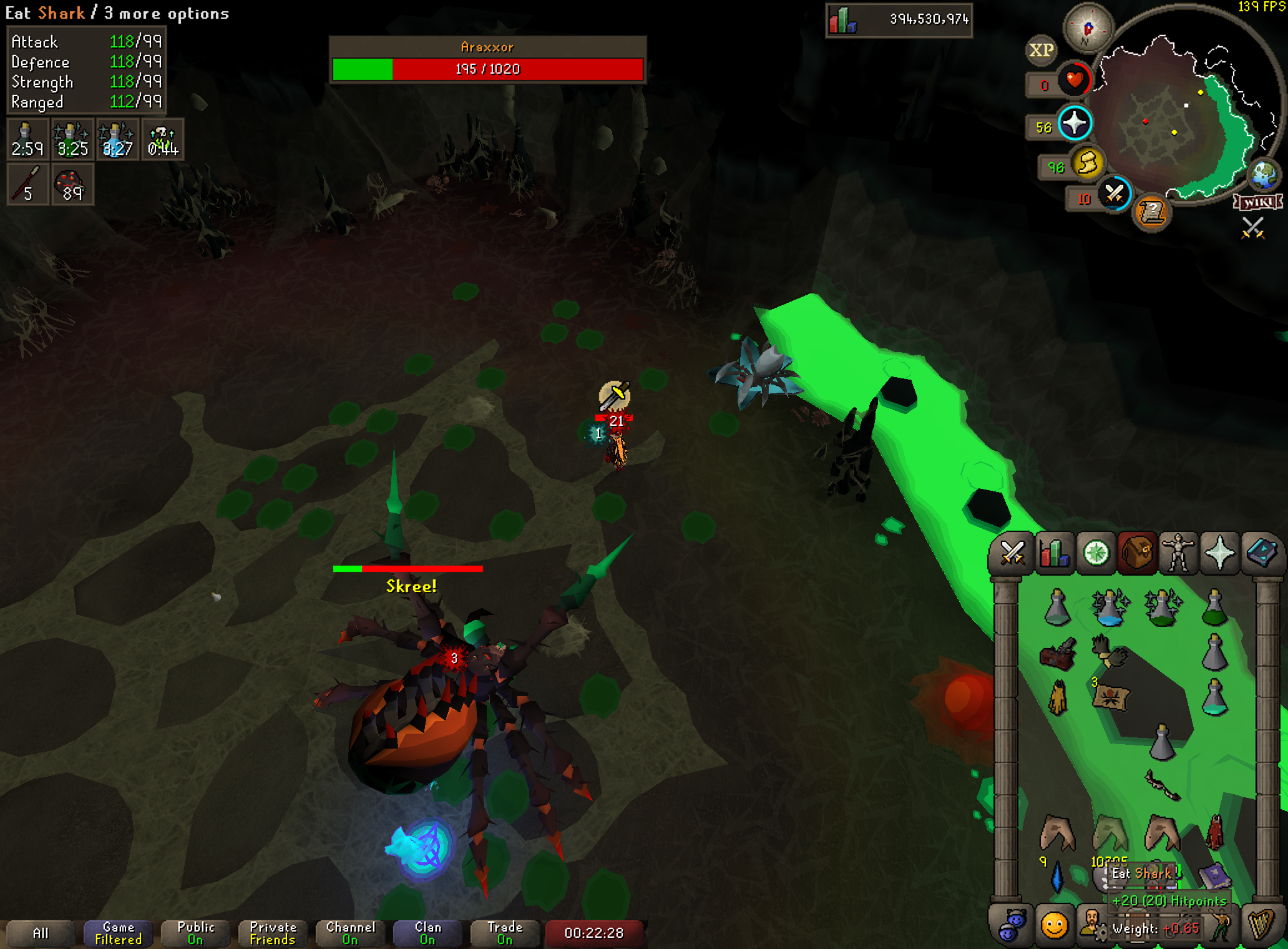Open the Quest List tab

(1096, 553)
